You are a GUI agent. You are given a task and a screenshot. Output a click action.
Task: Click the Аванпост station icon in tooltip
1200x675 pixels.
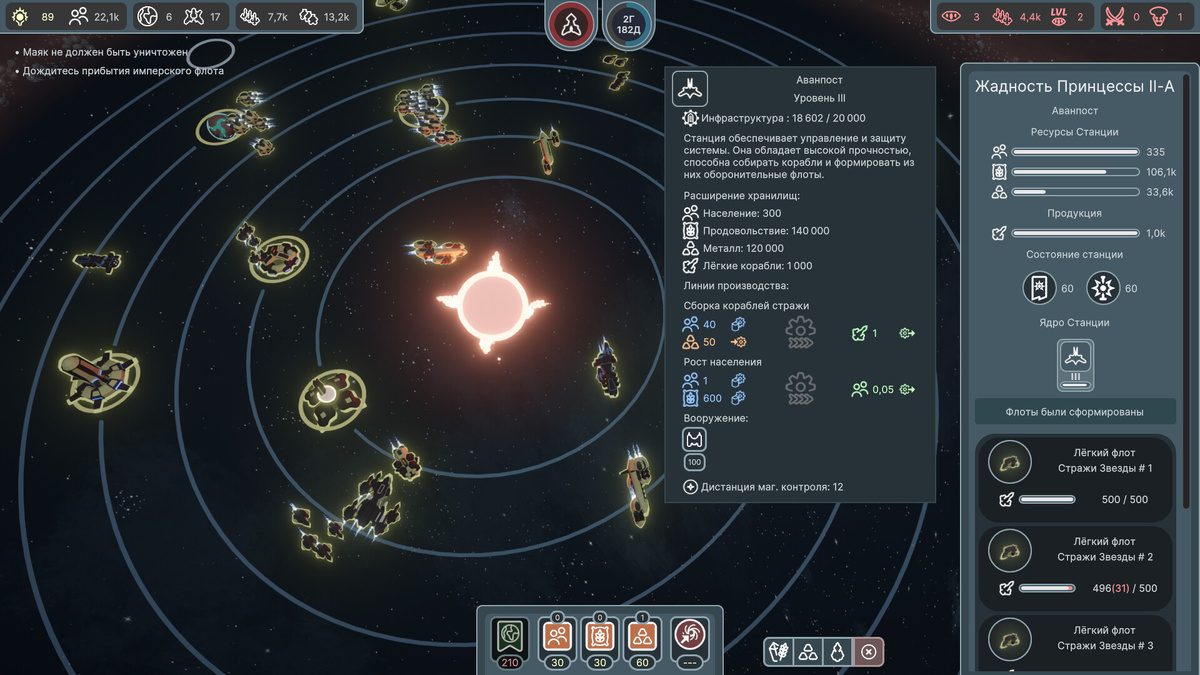[x=689, y=90]
